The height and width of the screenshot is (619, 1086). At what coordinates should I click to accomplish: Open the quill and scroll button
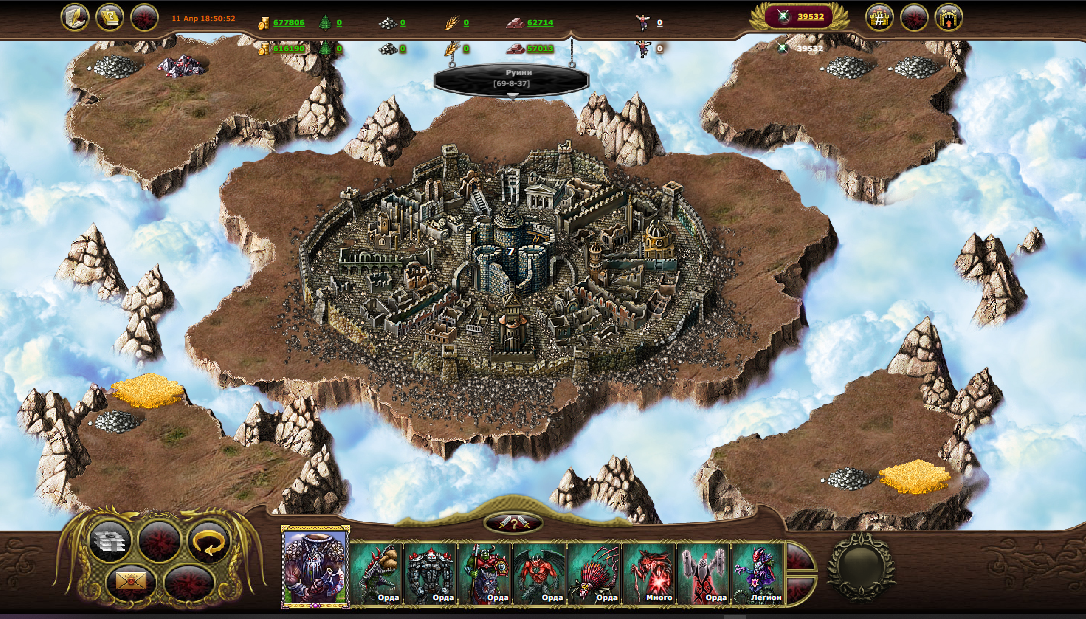(76, 17)
